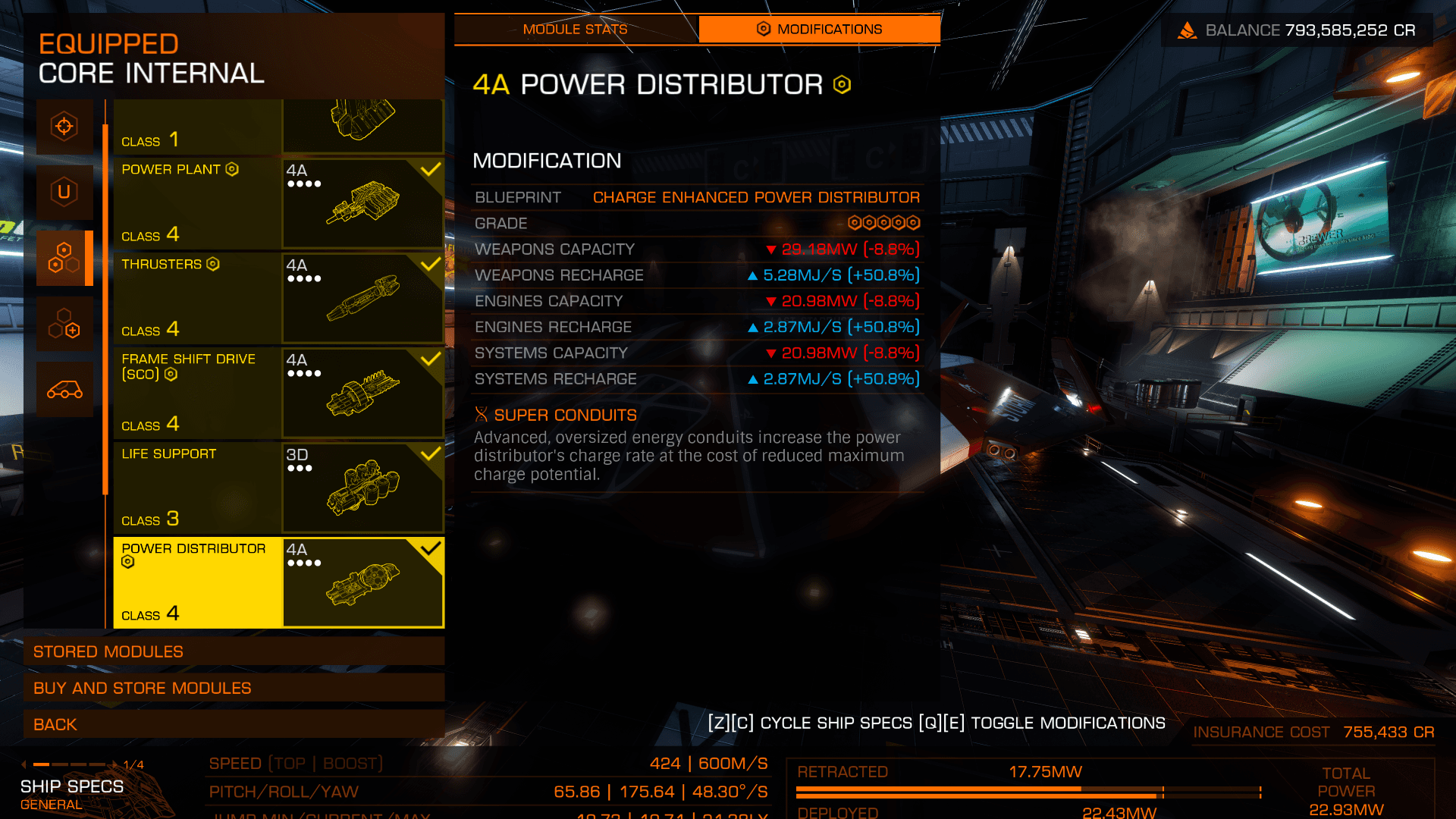Select the core internal hexagons category

[x=64, y=258]
